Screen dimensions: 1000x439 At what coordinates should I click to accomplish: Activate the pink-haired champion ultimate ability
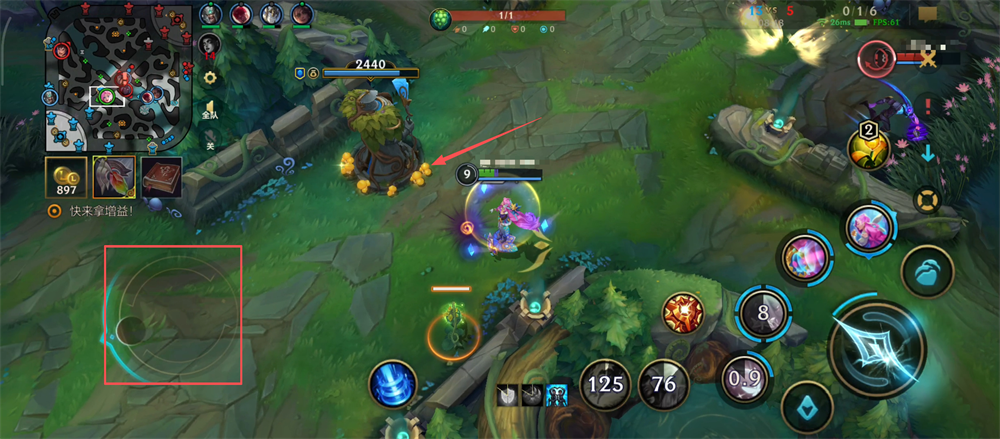click(x=868, y=228)
